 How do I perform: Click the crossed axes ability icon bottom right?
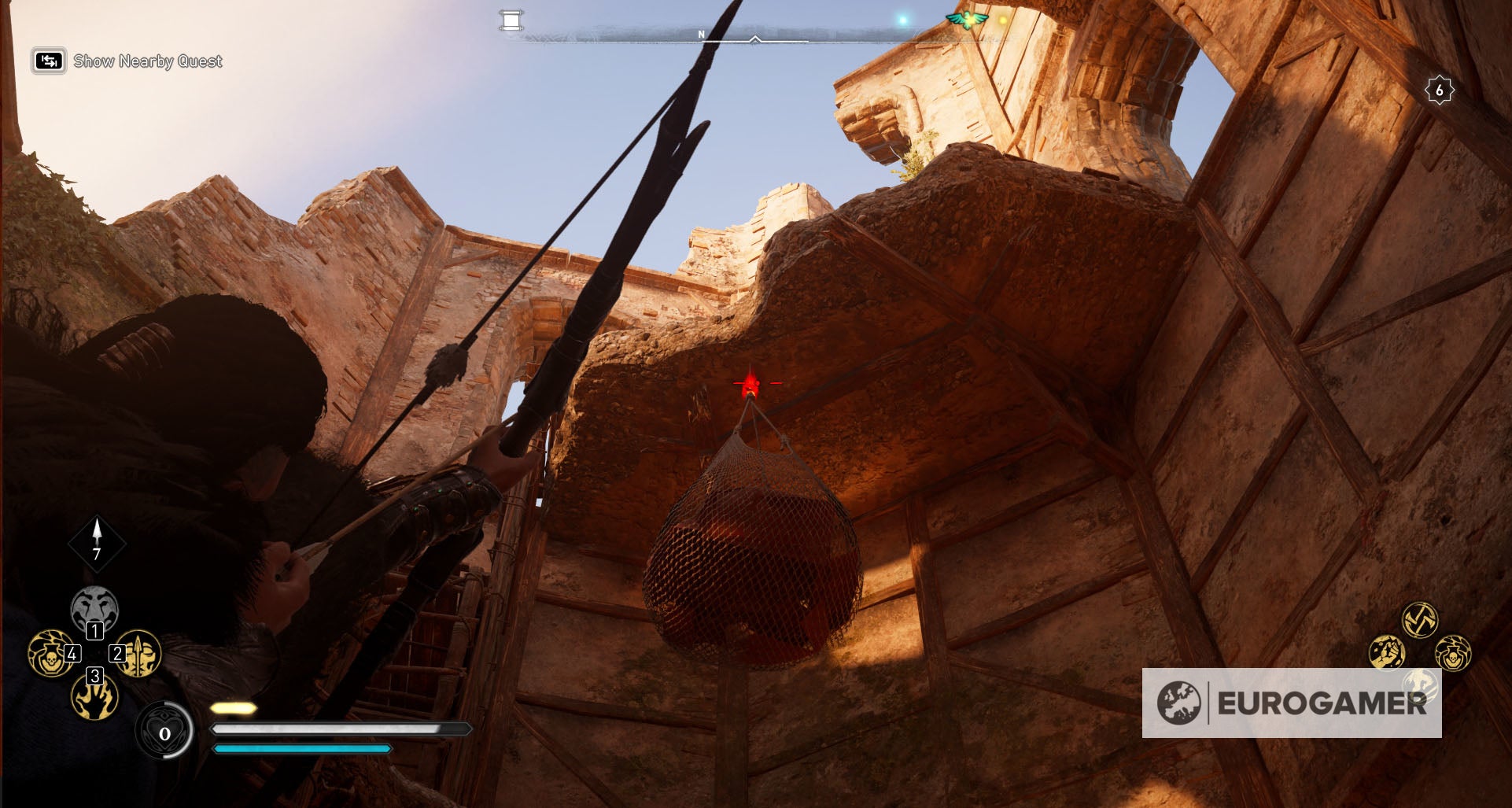(x=1421, y=619)
